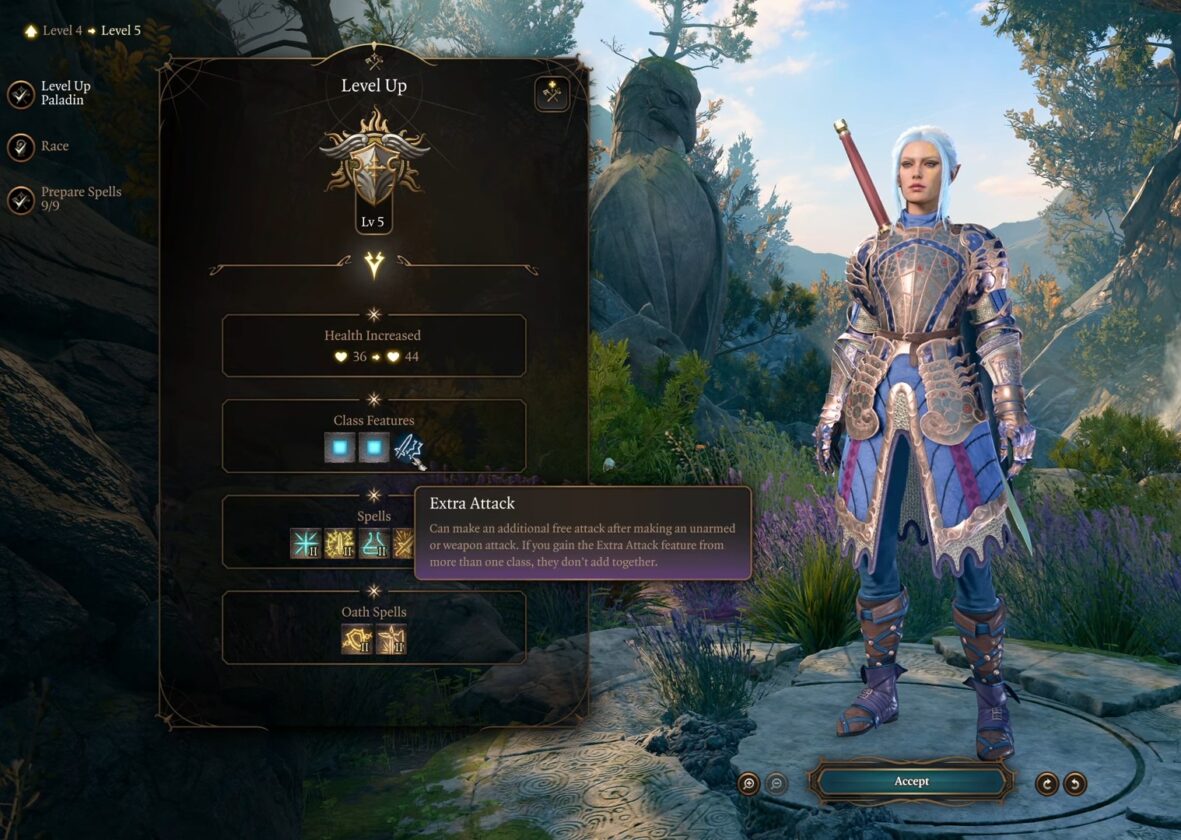Rotate the character counterclockwise

click(1075, 783)
